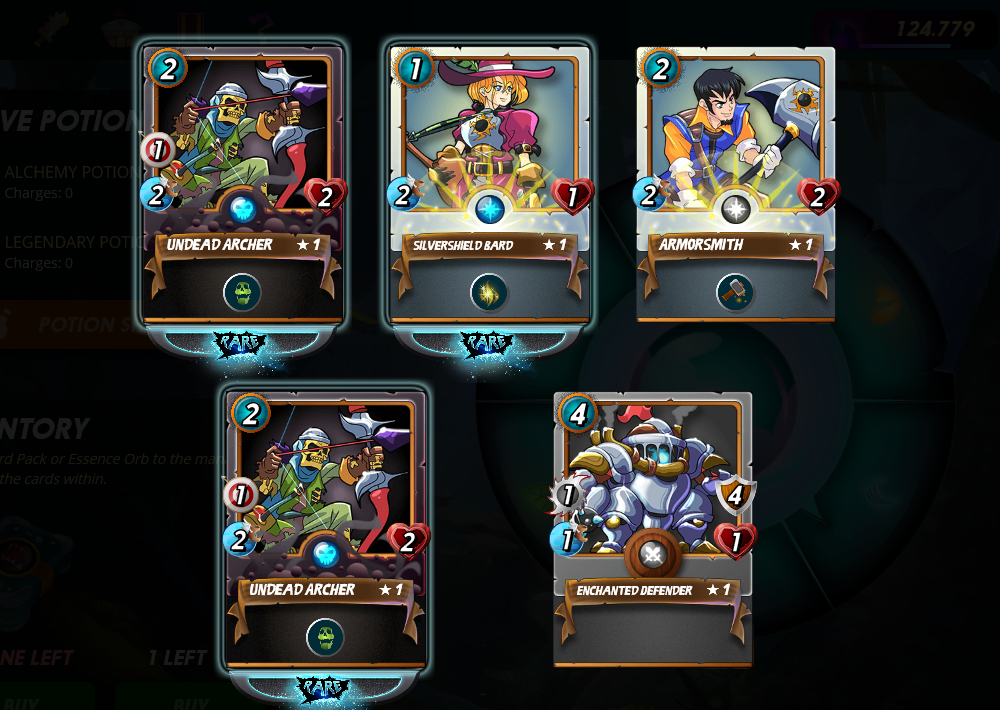Inspect the hammer ability icon on Armorsmith
The width and height of the screenshot is (1000, 710).
coord(735,292)
